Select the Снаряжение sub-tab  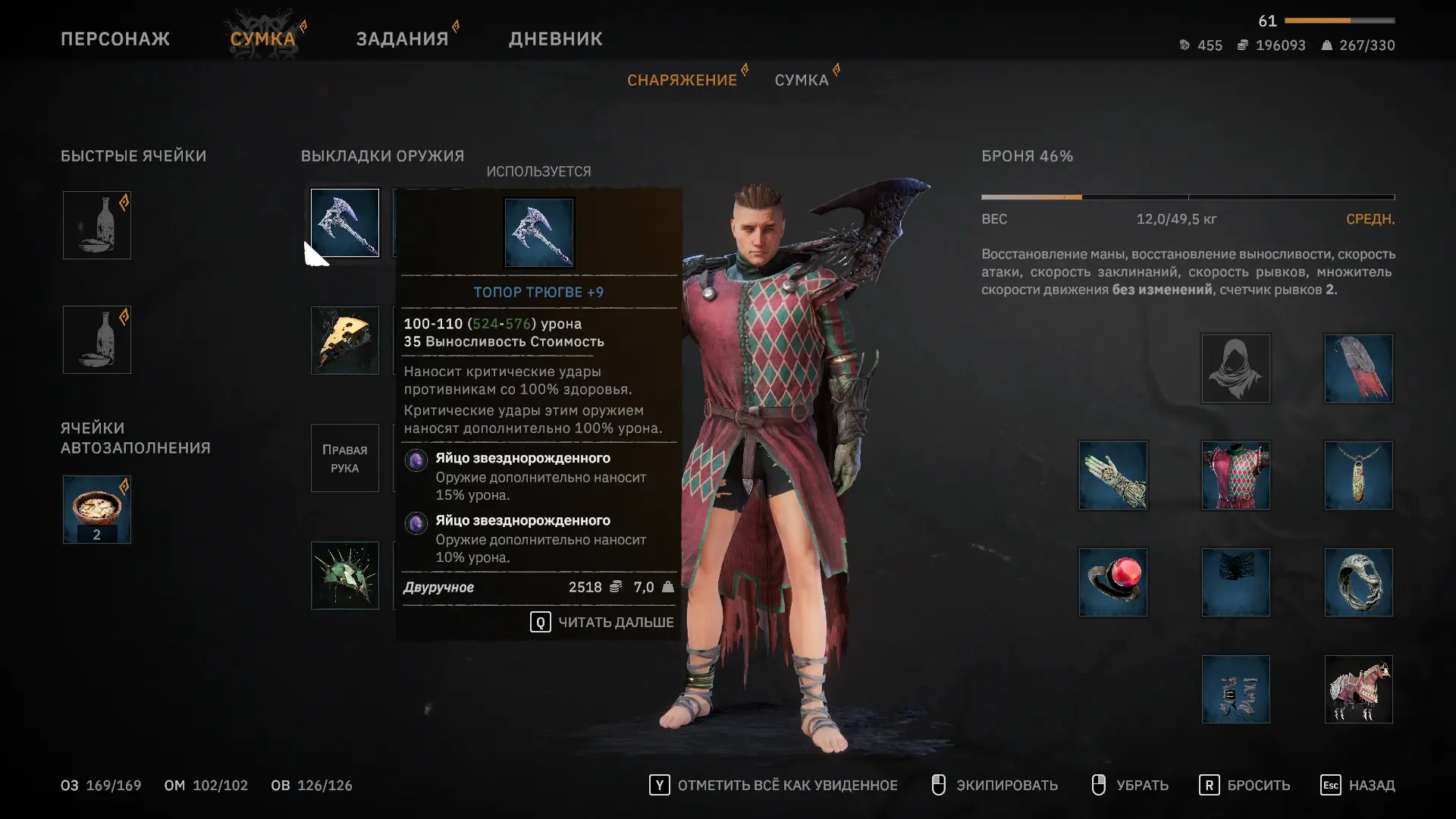[682, 80]
